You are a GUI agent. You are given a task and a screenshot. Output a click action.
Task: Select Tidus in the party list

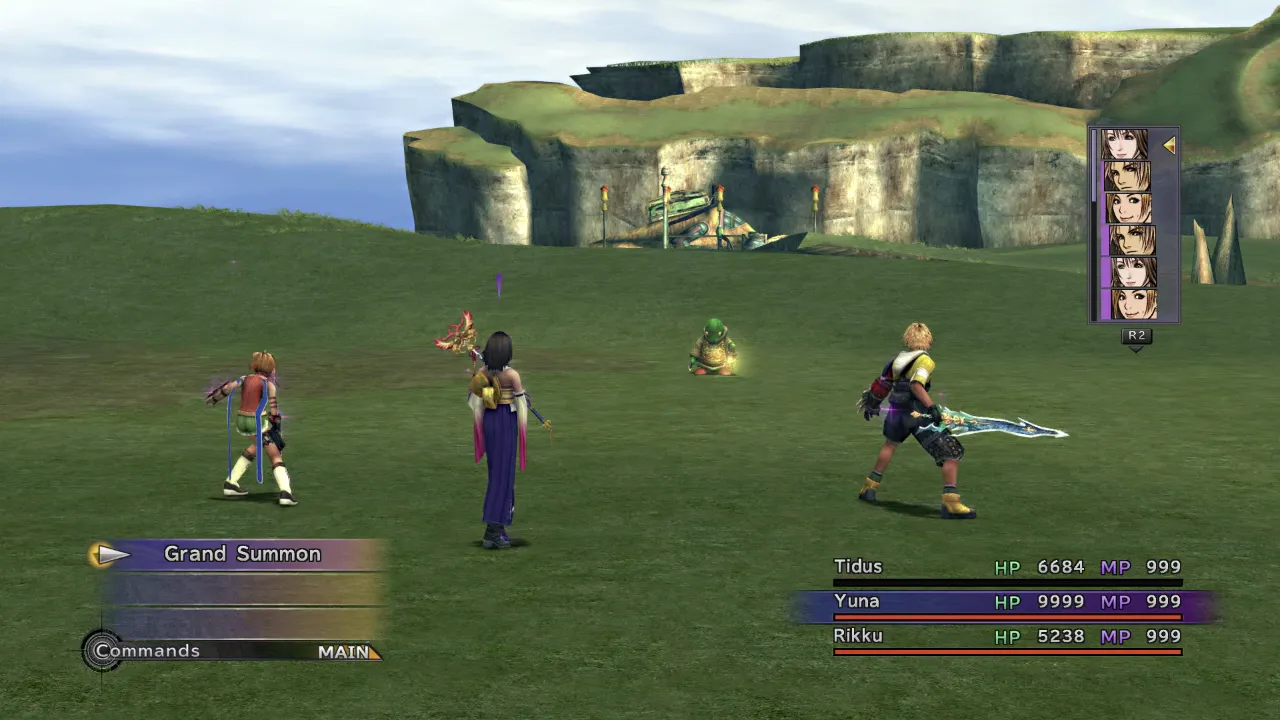[1006, 568]
